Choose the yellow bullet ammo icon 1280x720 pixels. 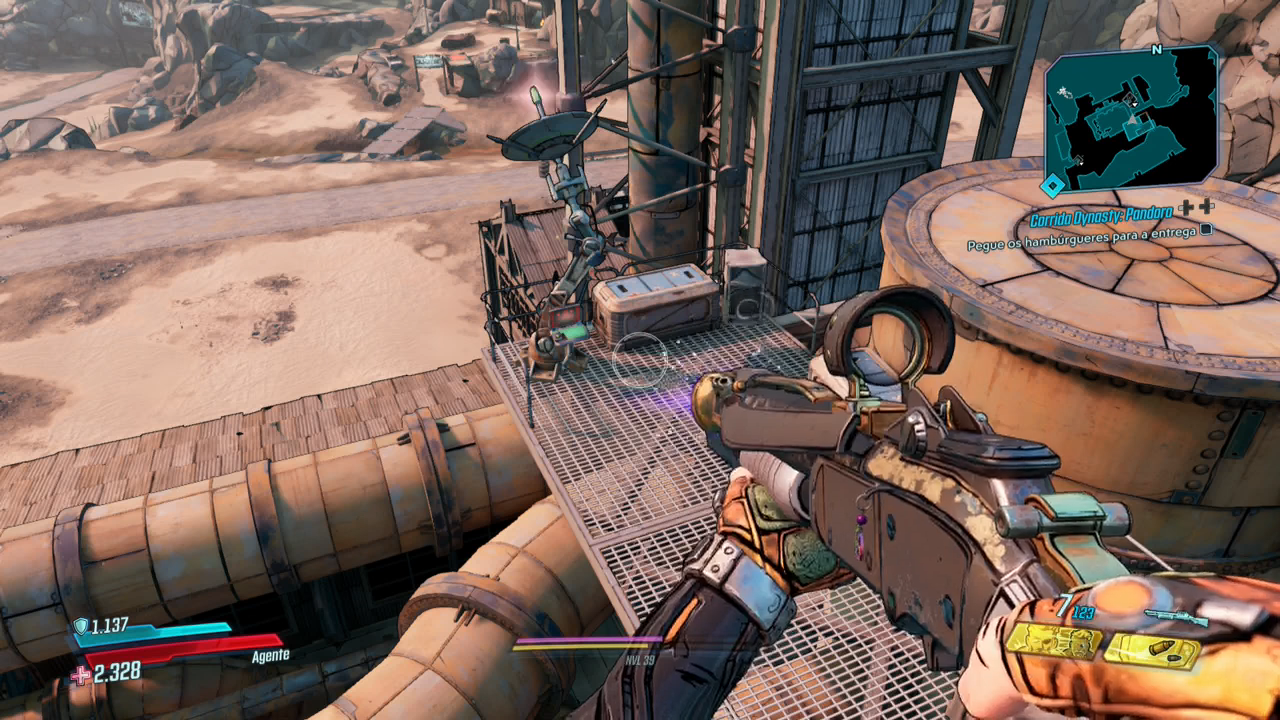[x=1151, y=650]
